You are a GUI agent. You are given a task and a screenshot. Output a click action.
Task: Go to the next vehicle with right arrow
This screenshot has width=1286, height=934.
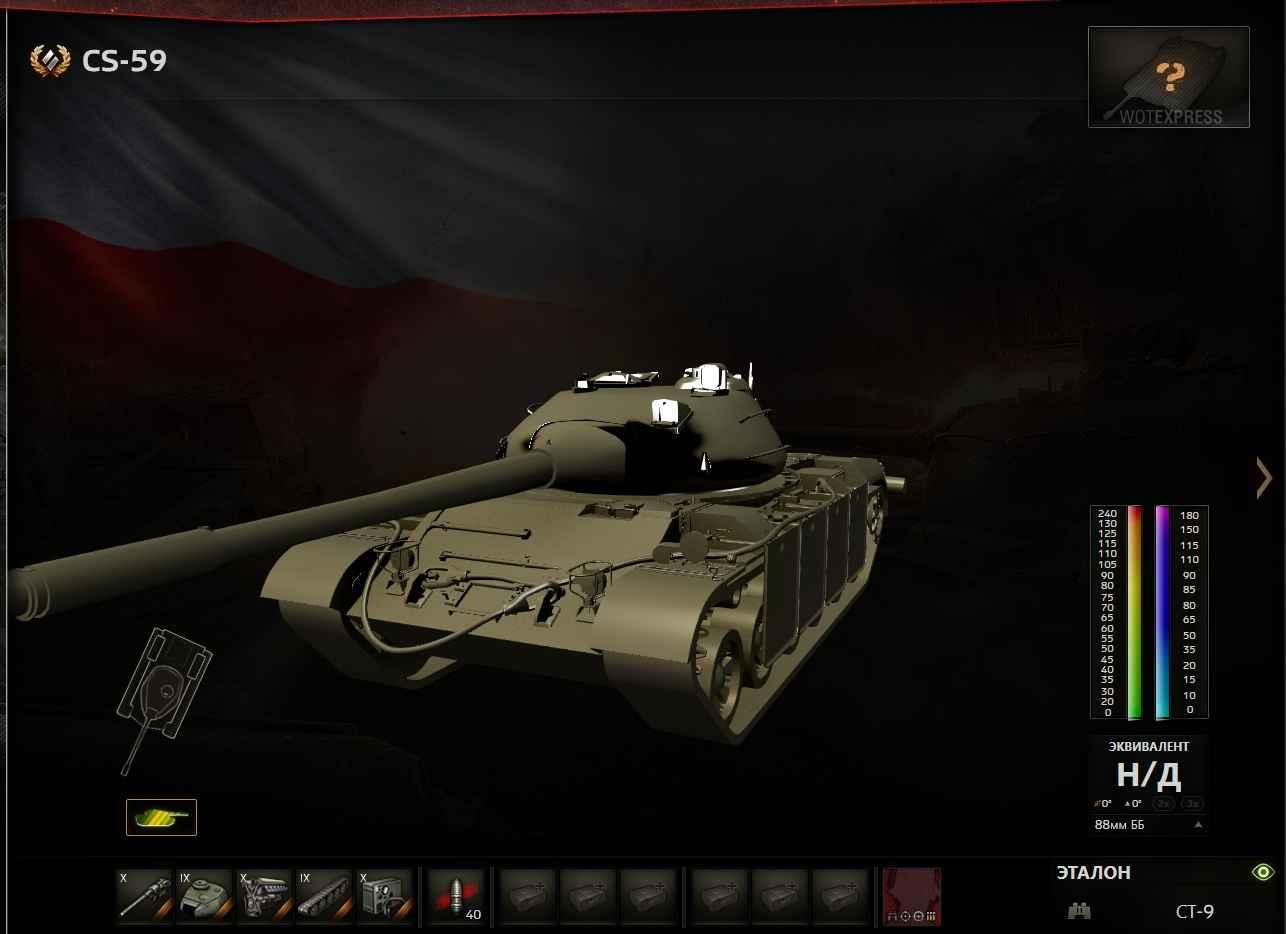point(1264,478)
